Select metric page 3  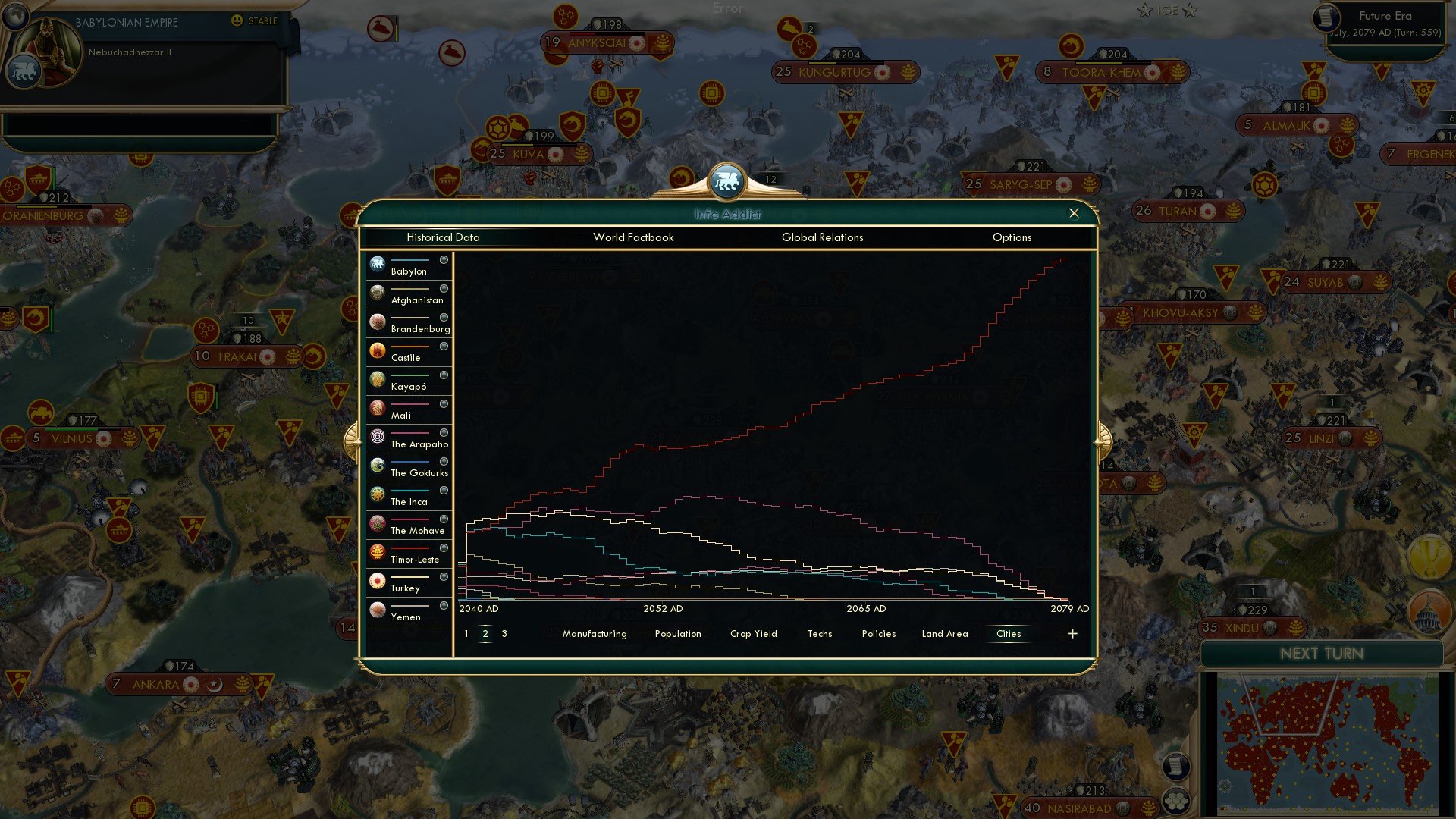point(504,633)
